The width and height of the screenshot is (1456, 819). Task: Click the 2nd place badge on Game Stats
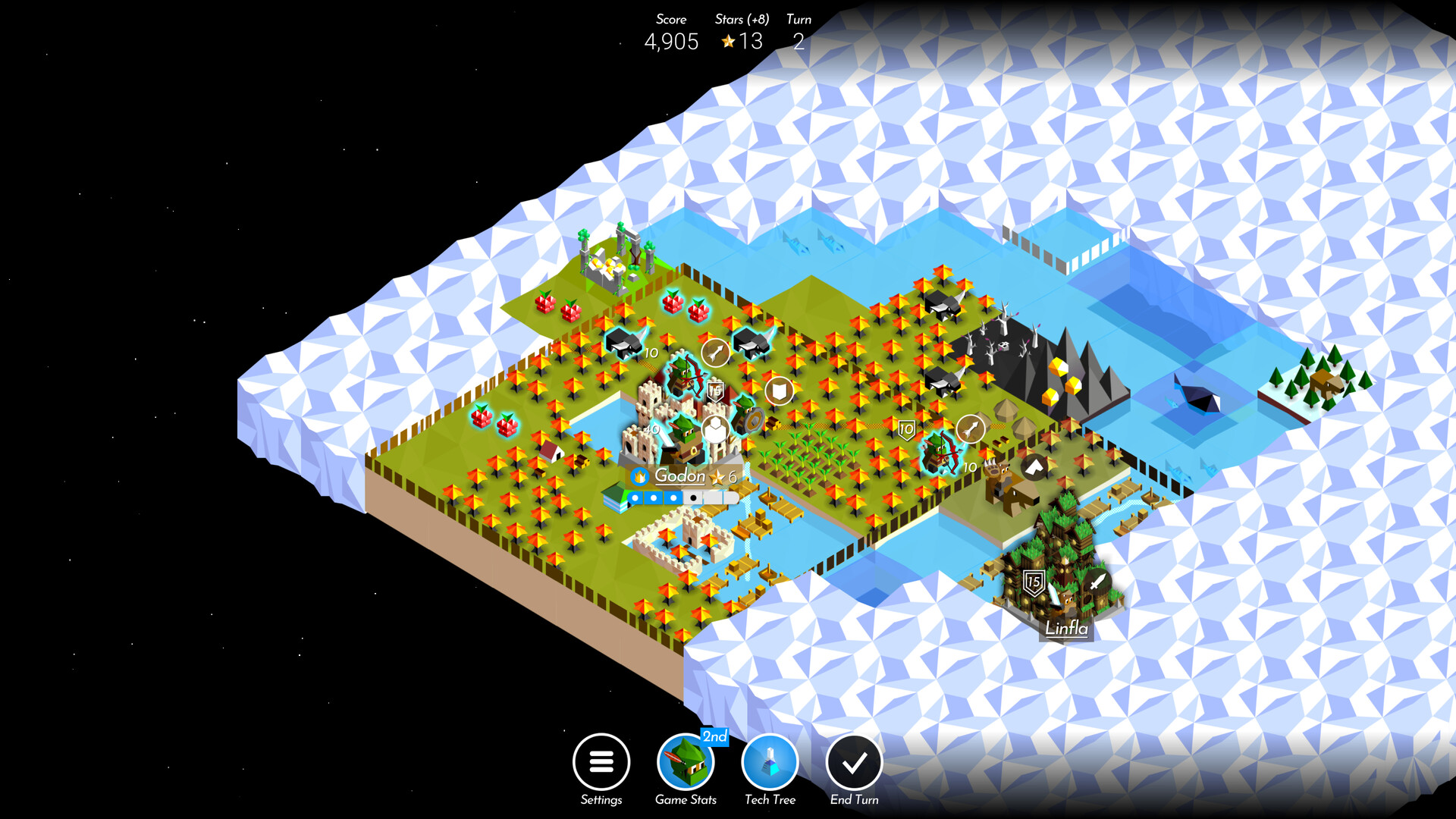point(713,736)
